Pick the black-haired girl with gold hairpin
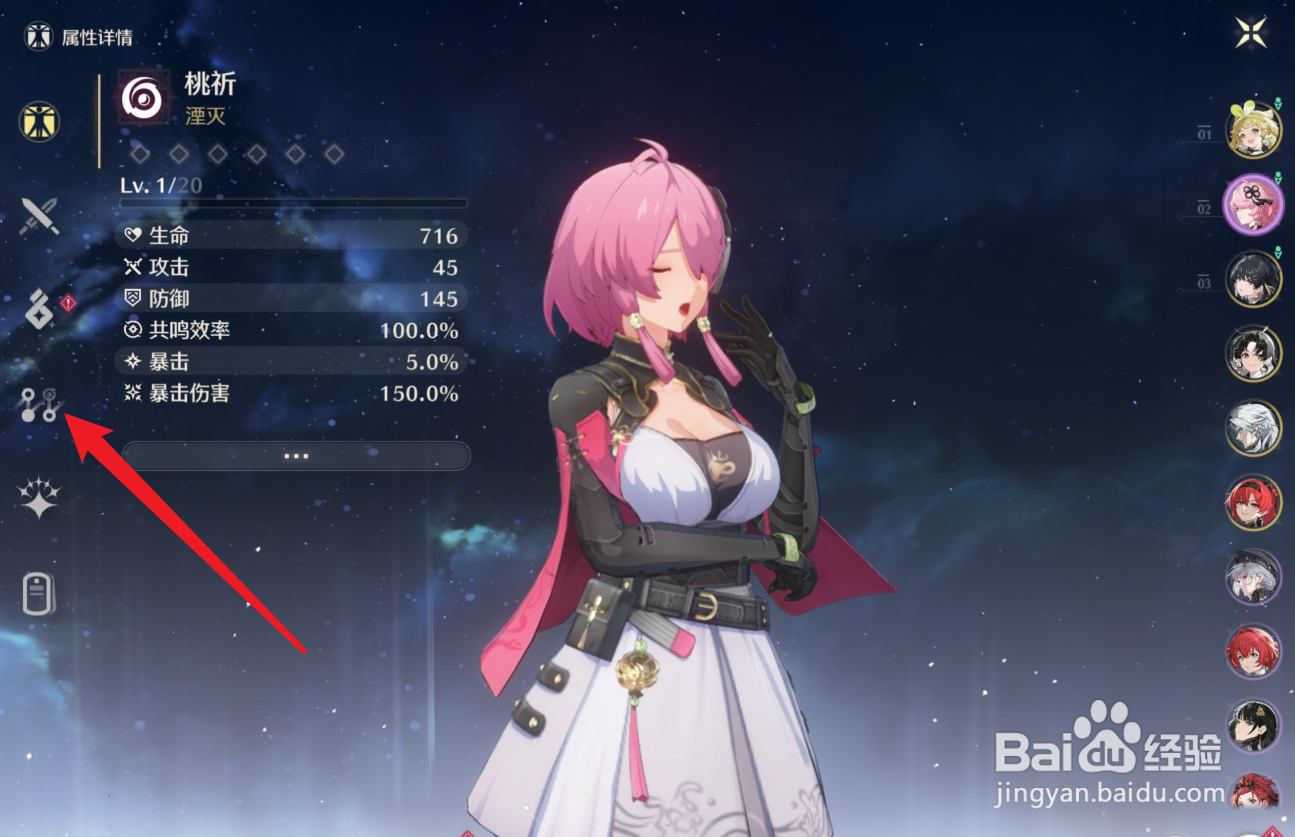This screenshot has height=837, width=1295. coord(1253,726)
